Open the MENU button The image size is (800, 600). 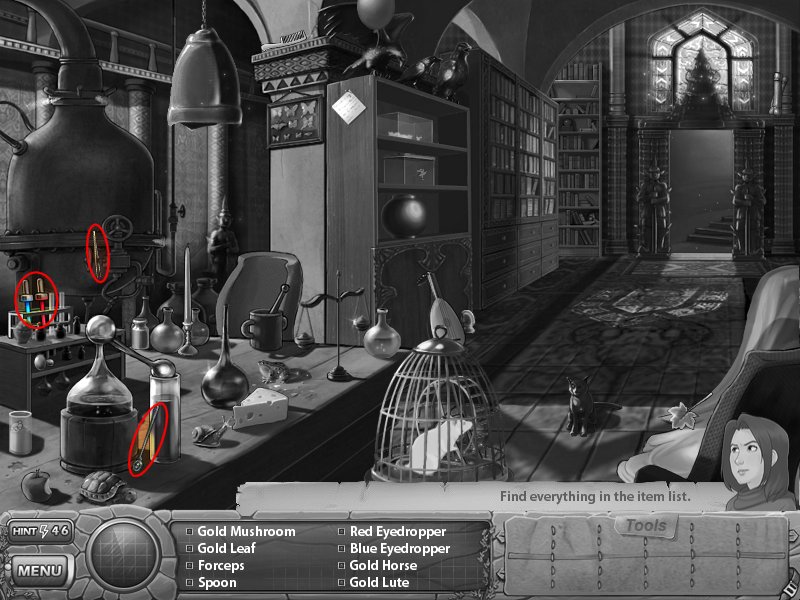coord(41,571)
